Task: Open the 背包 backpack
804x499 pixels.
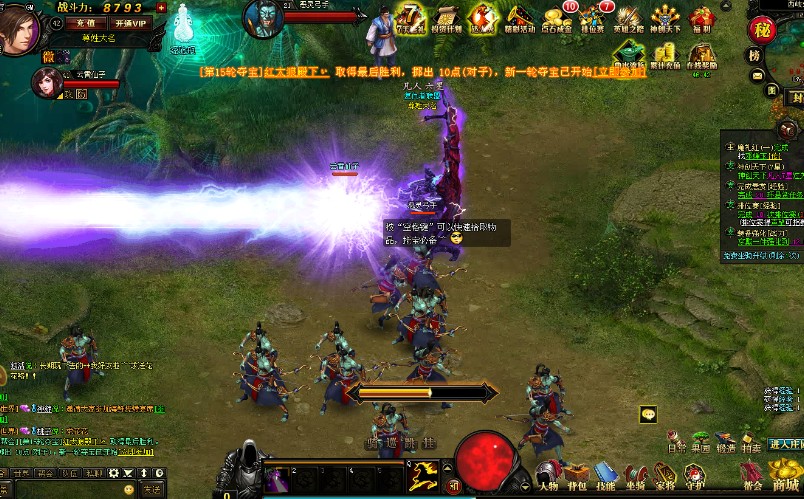Action: tap(576, 474)
